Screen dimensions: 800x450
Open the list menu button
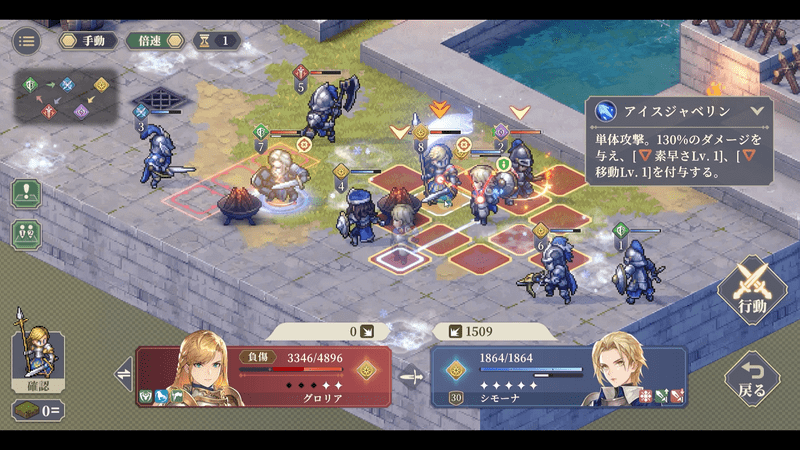tap(27, 41)
